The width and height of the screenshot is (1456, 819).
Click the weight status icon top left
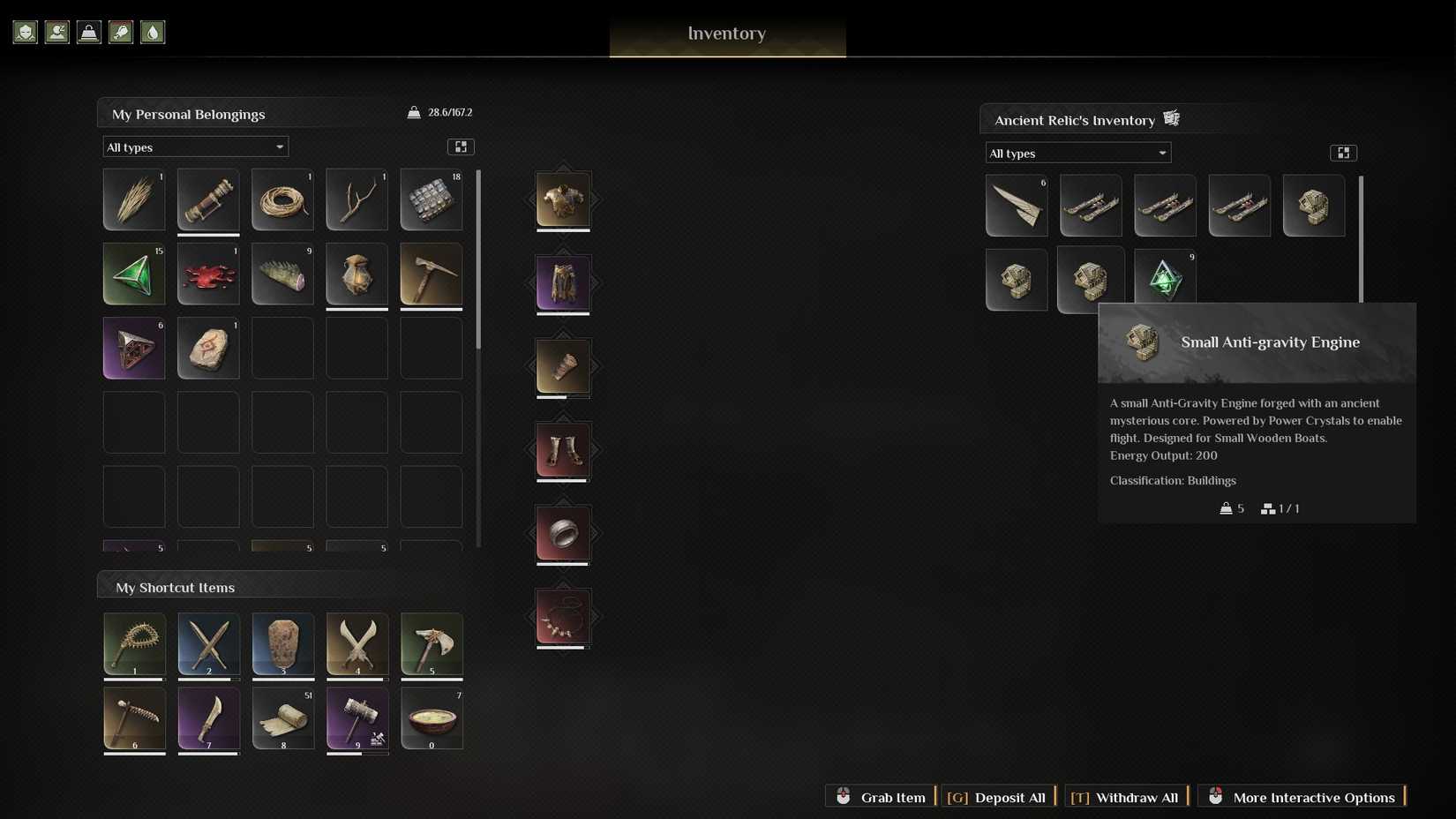[x=88, y=32]
